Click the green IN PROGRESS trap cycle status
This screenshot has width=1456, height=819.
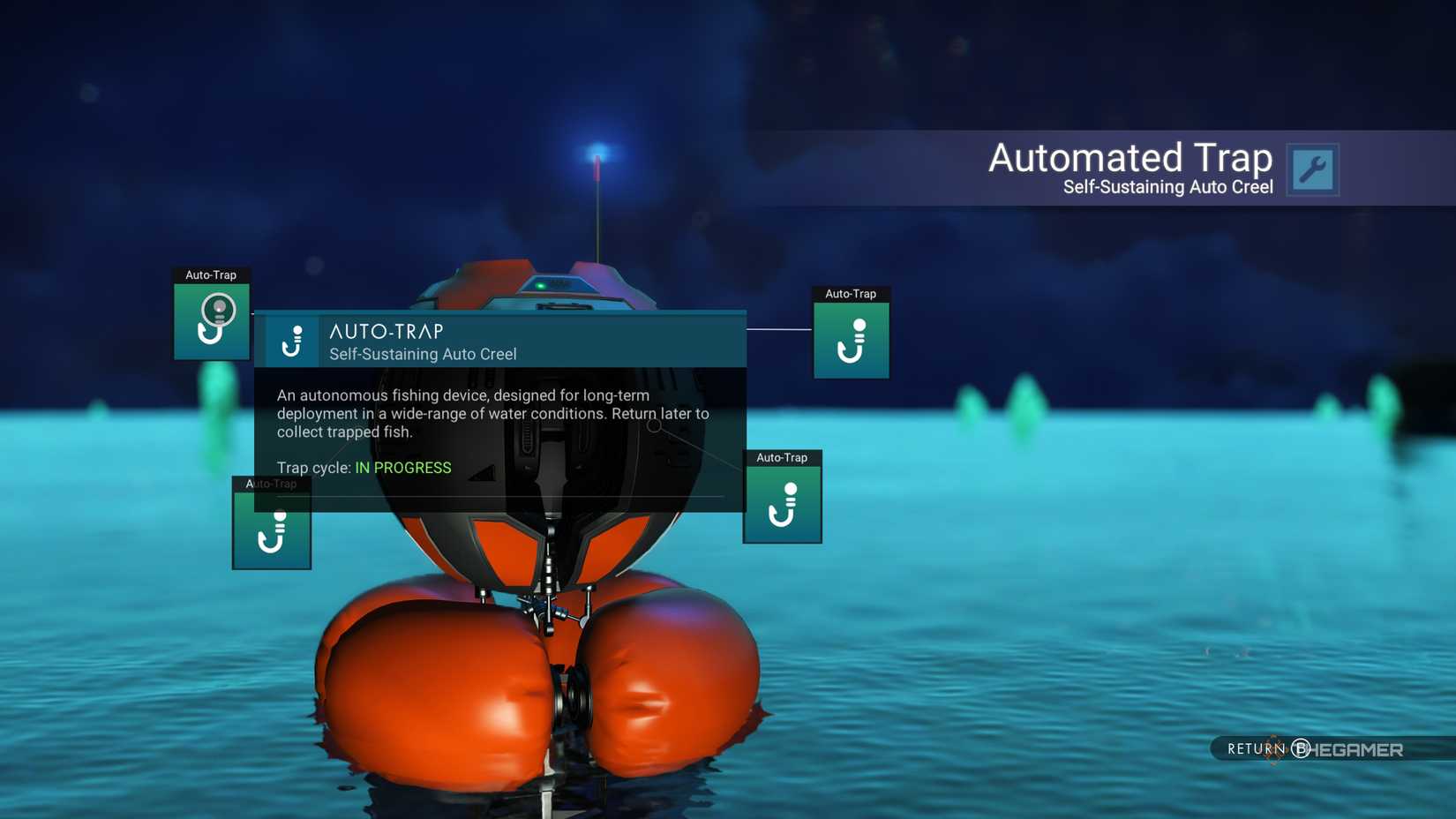[x=402, y=467]
